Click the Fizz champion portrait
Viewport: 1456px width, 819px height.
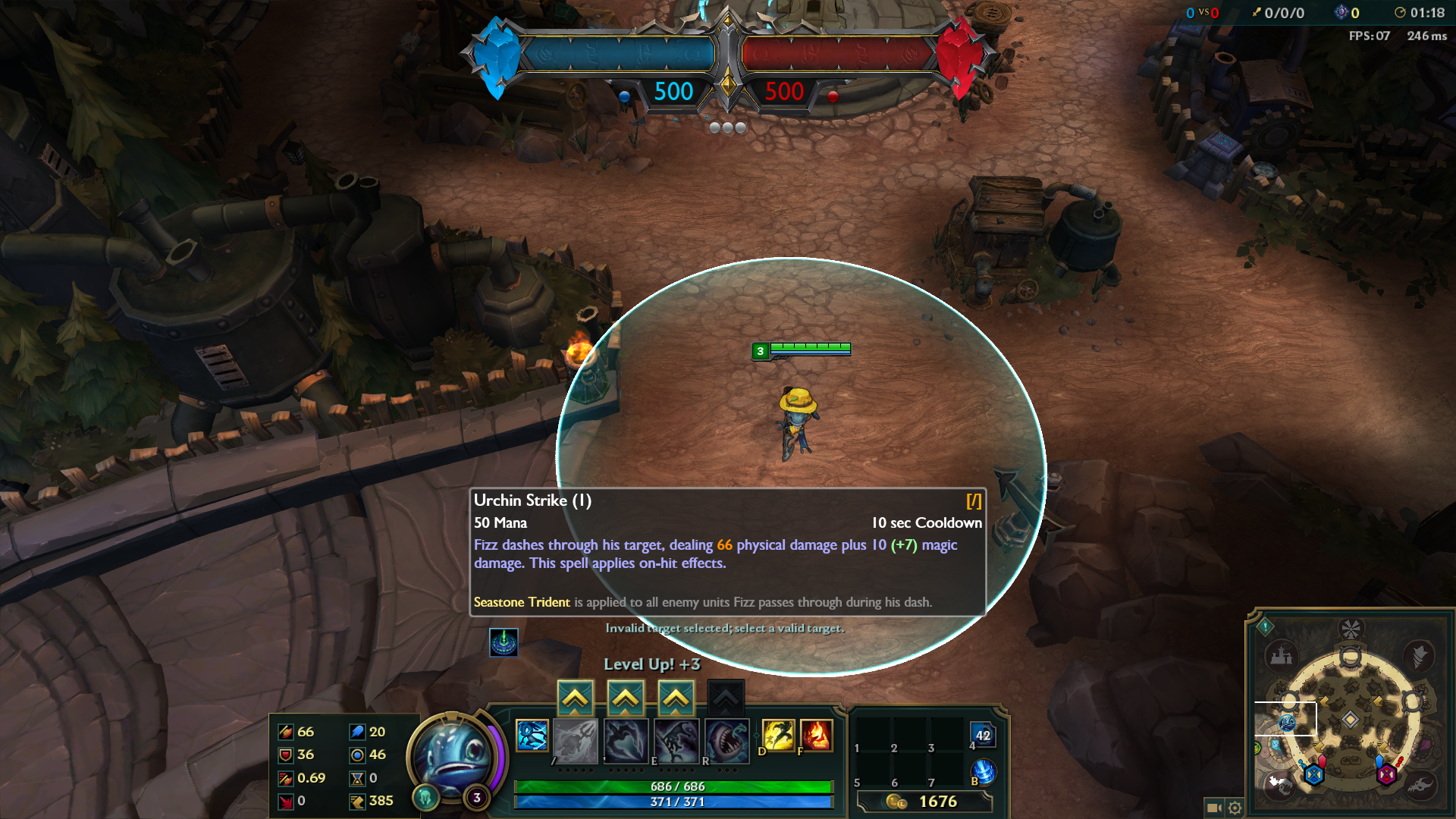pos(455,755)
